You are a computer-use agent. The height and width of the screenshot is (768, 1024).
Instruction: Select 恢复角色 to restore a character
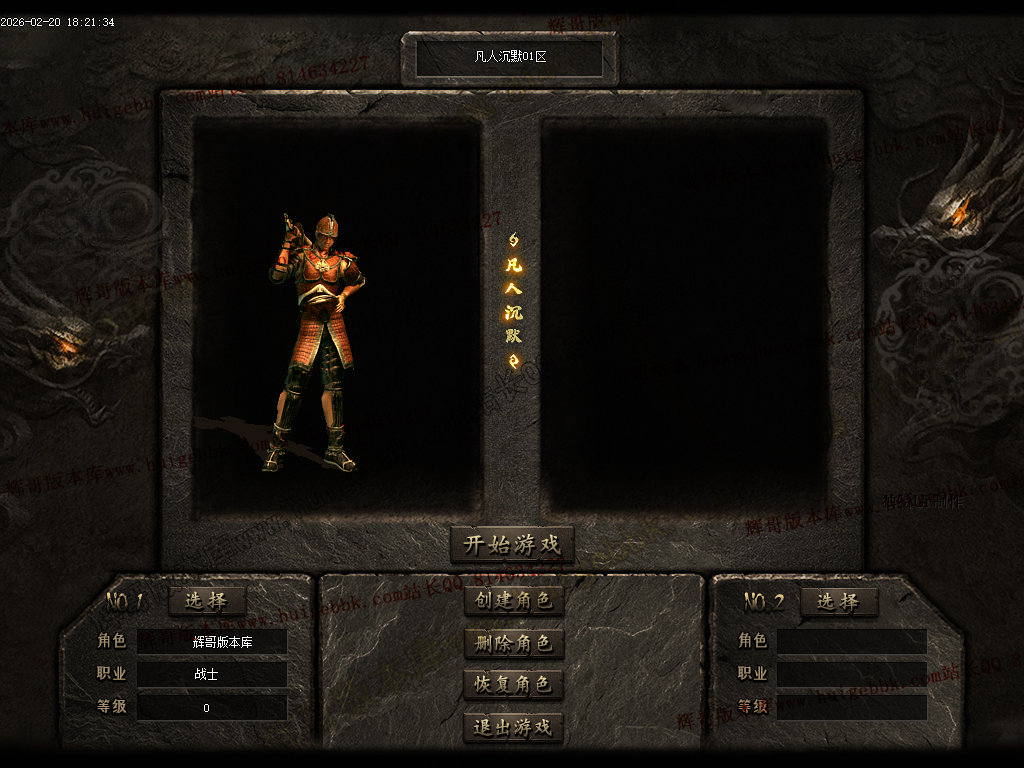pyautogui.click(x=514, y=685)
